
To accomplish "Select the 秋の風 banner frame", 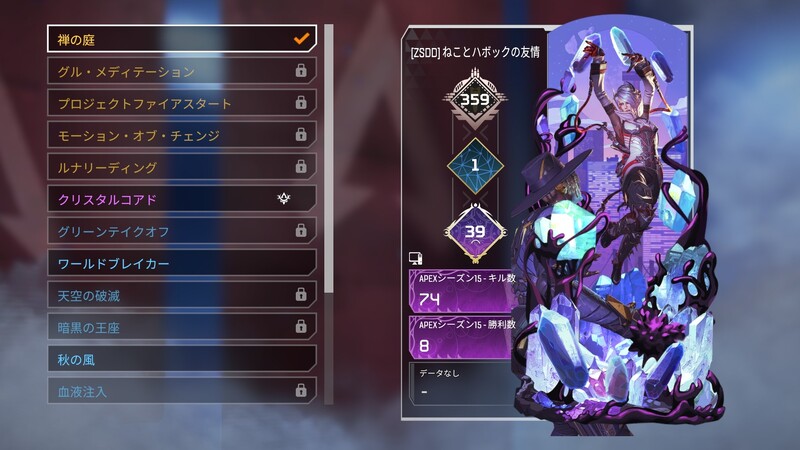I will click(181, 359).
